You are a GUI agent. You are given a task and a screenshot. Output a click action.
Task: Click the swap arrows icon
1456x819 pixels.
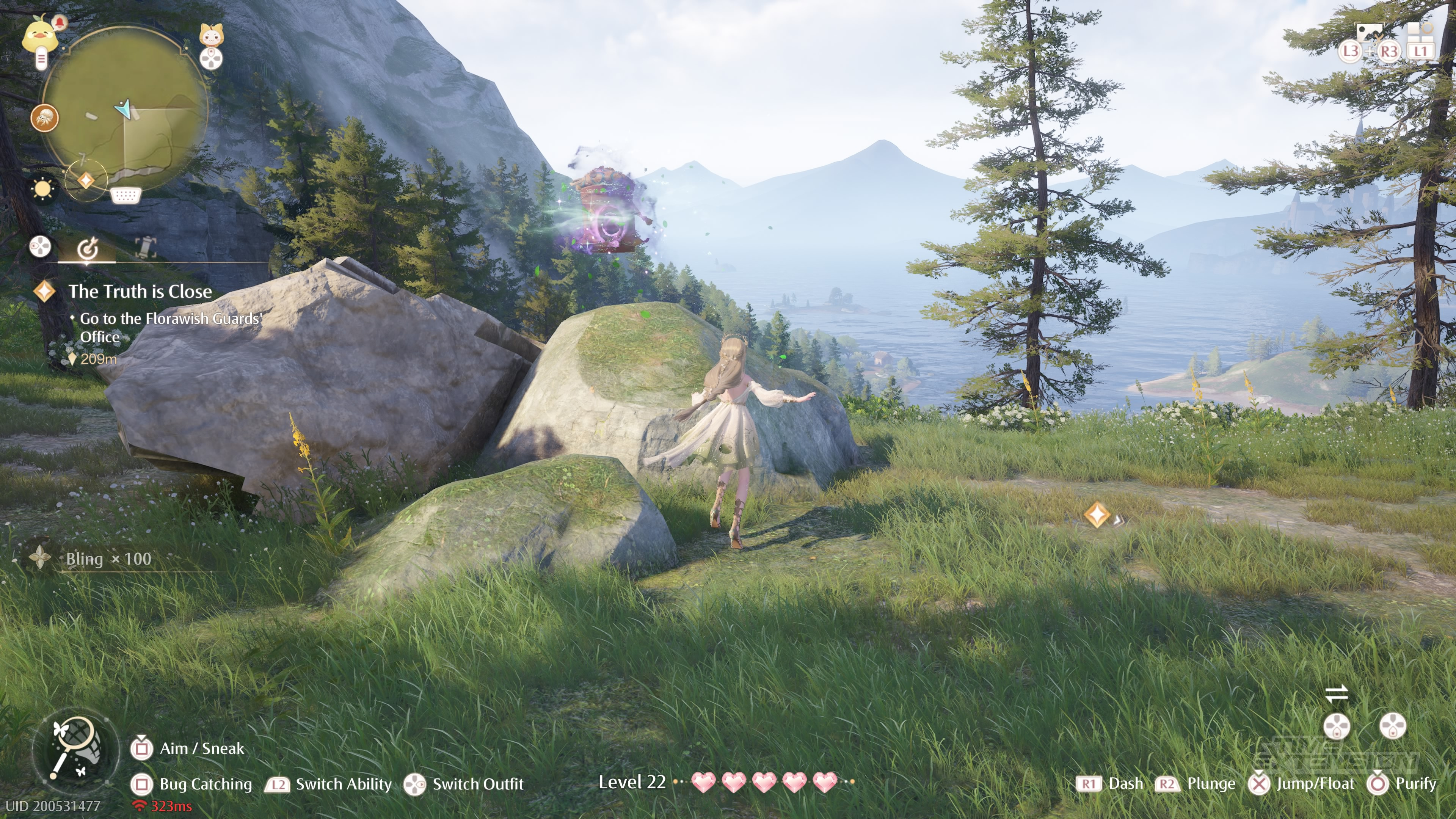coord(1337,693)
